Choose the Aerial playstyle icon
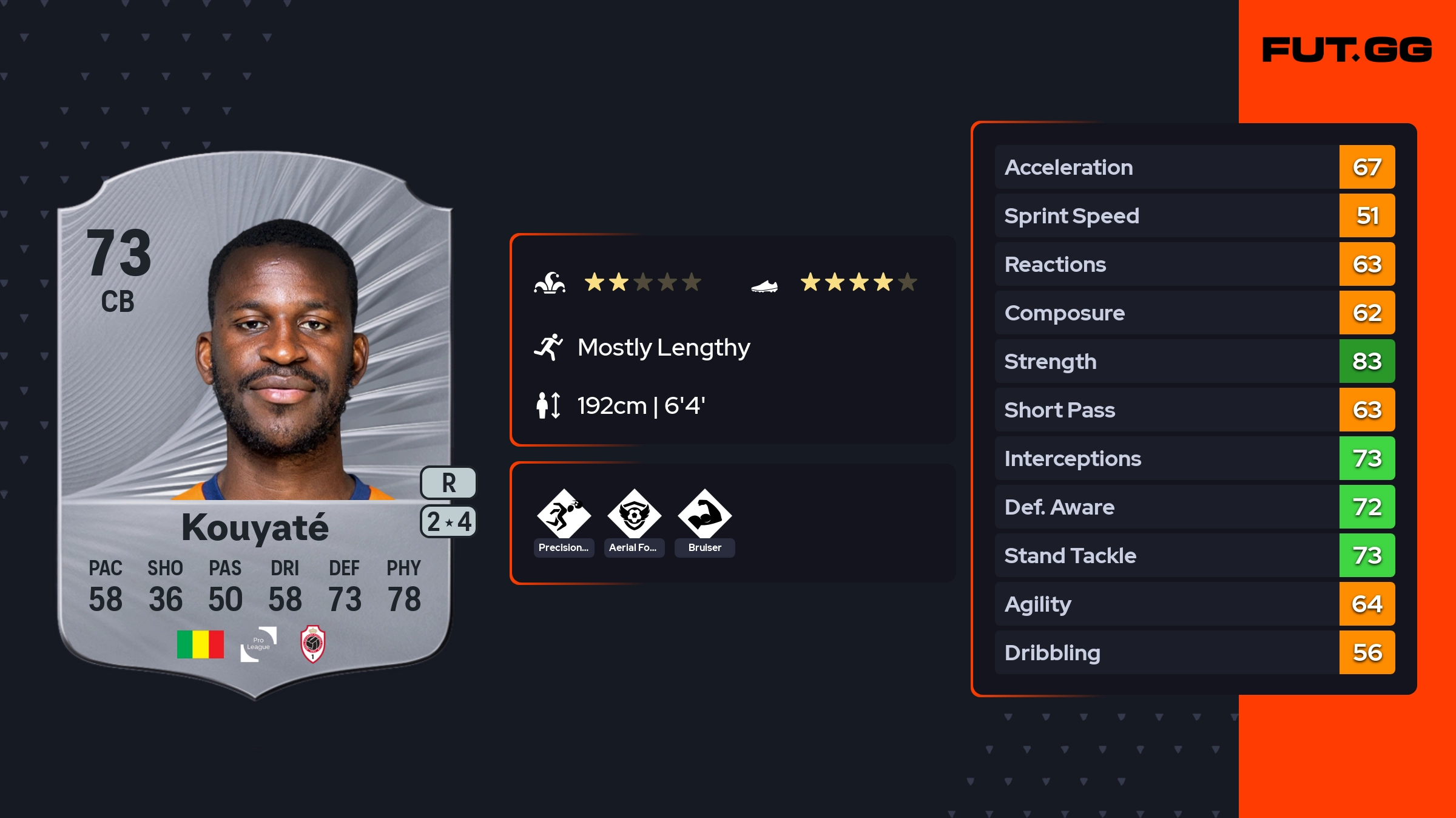Viewport: 1456px width, 818px height. pos(634,515)
